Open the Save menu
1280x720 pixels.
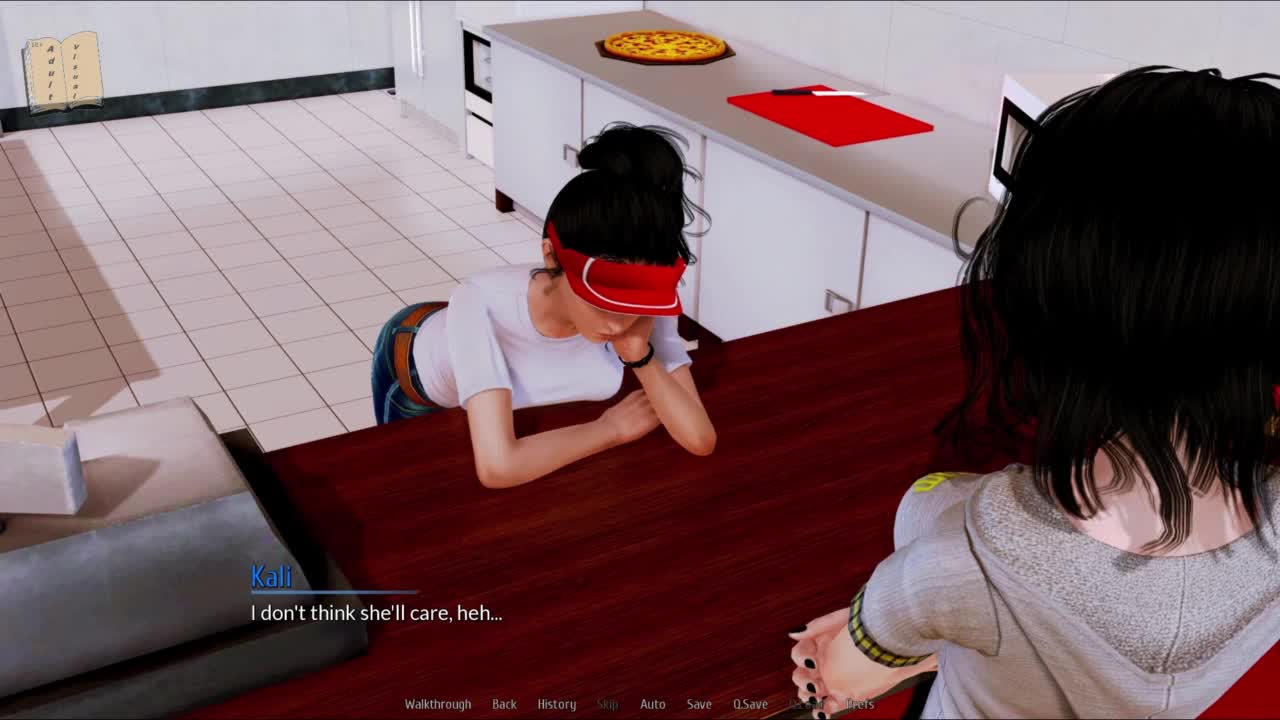(x=699, y=704)
